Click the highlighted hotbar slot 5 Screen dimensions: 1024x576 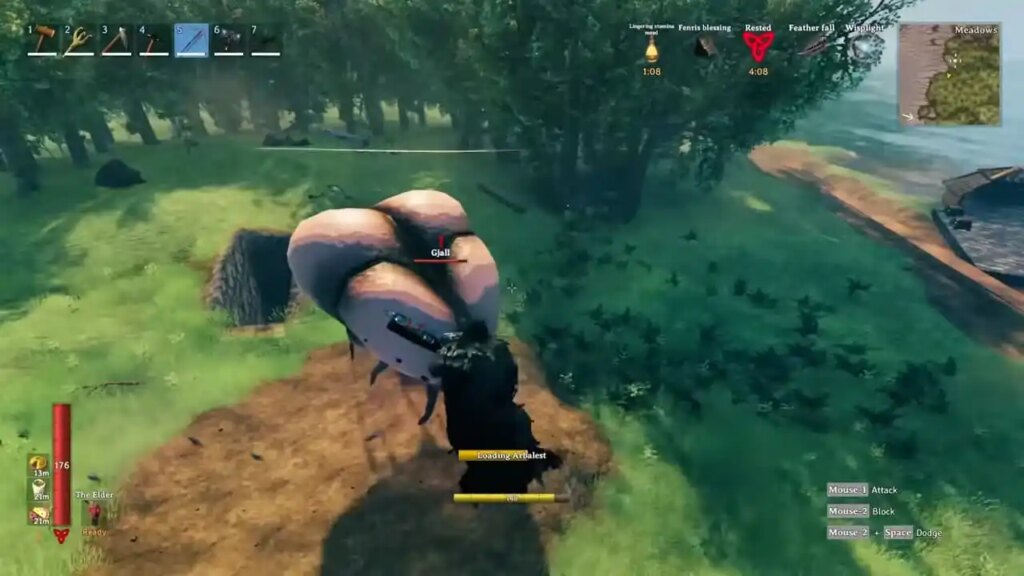point(191,40)
